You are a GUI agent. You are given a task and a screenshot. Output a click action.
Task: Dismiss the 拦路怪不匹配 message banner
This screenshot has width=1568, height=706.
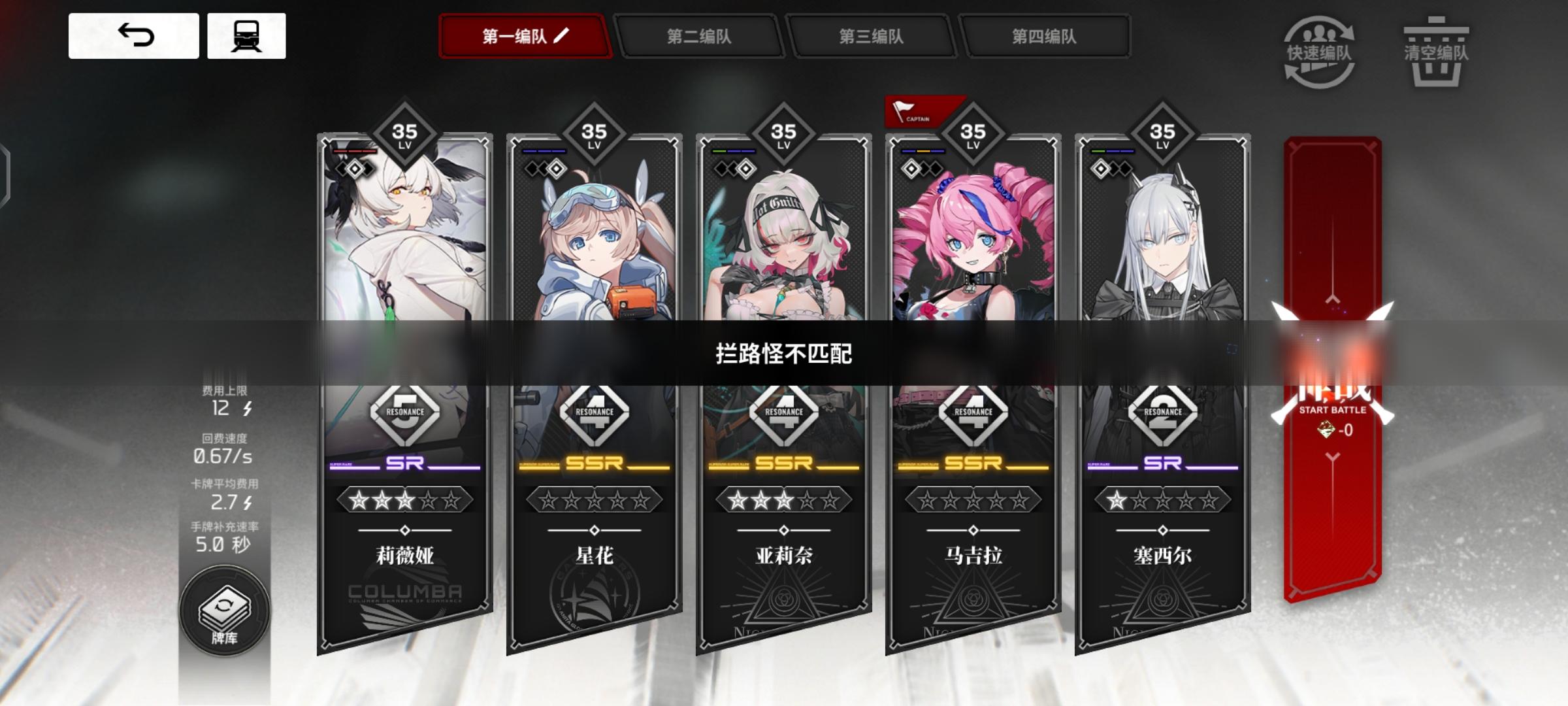783,353
